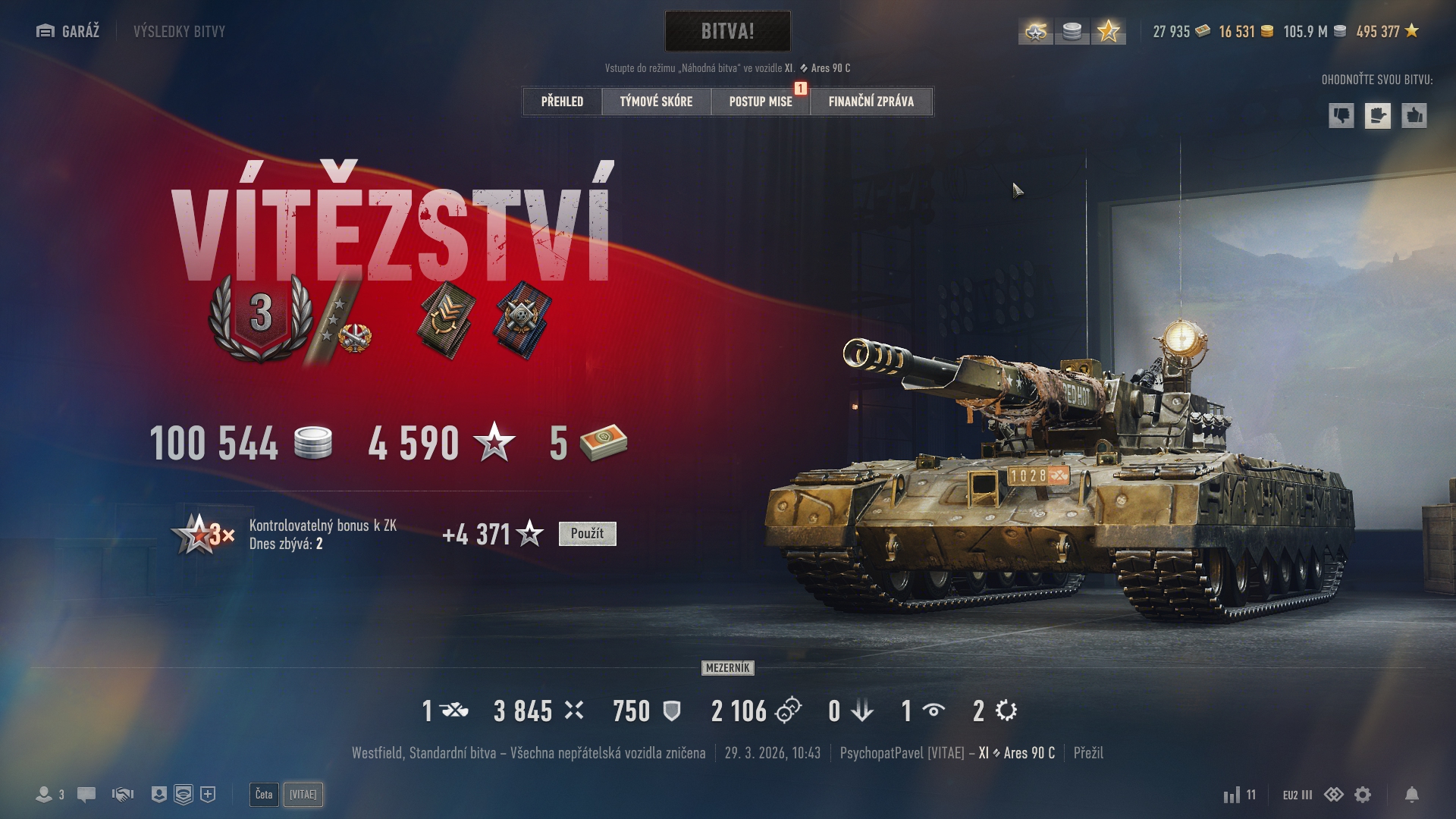View the Finanční zpráva tab
This screenshot has width=1456, height=819.
pos(871,102)
